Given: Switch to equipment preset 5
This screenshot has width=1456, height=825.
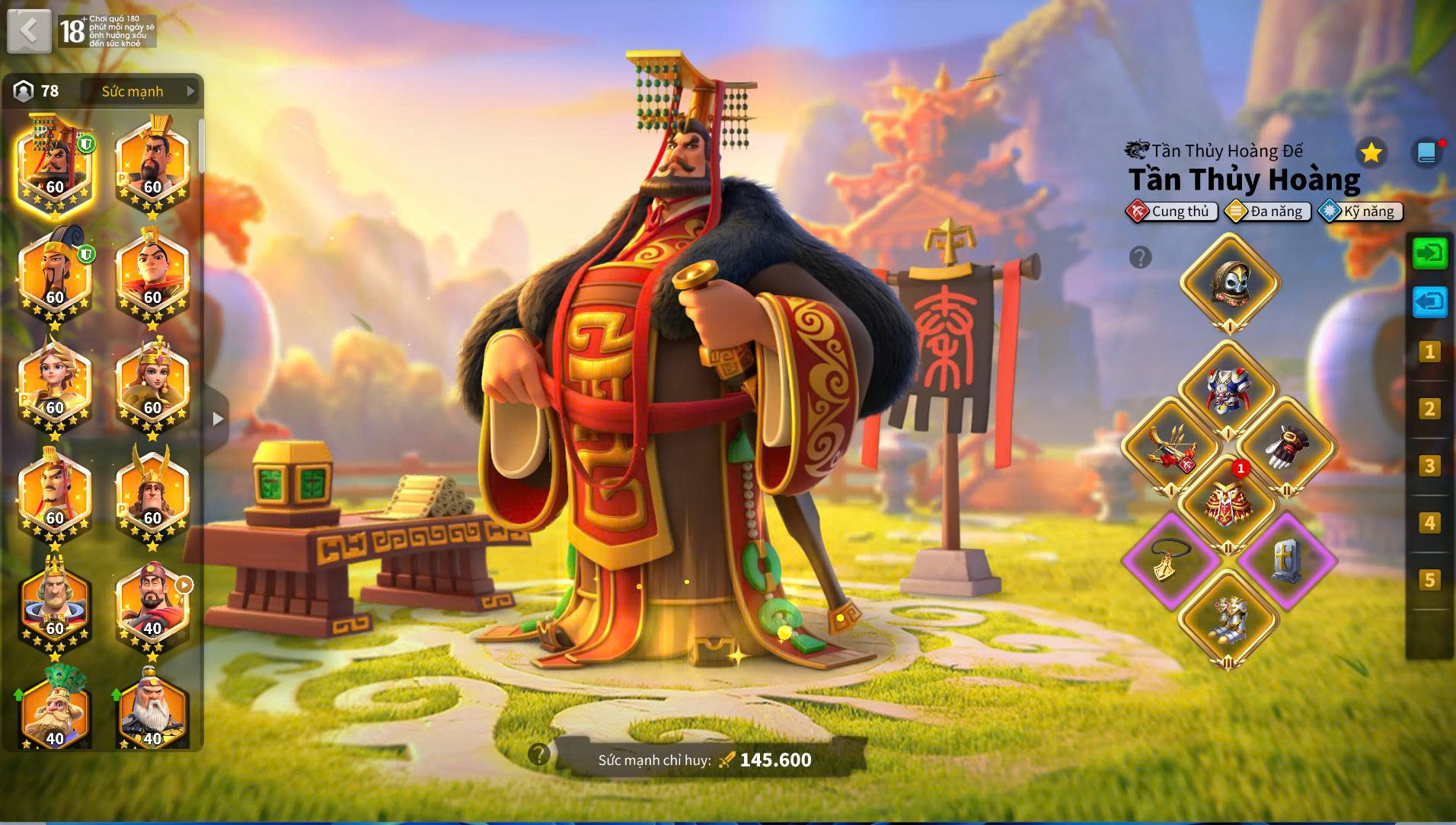Looking at the screenshot, I should 1429,580.
